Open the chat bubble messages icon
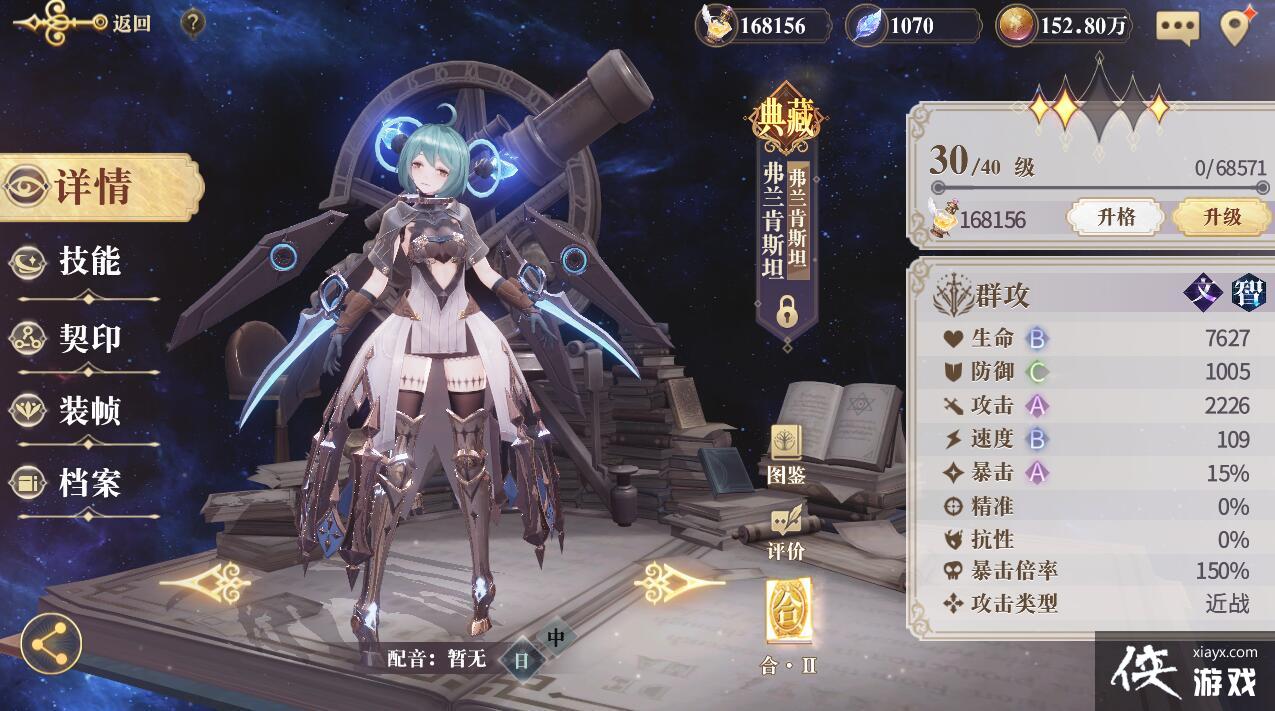 [x=1177, y=27]
